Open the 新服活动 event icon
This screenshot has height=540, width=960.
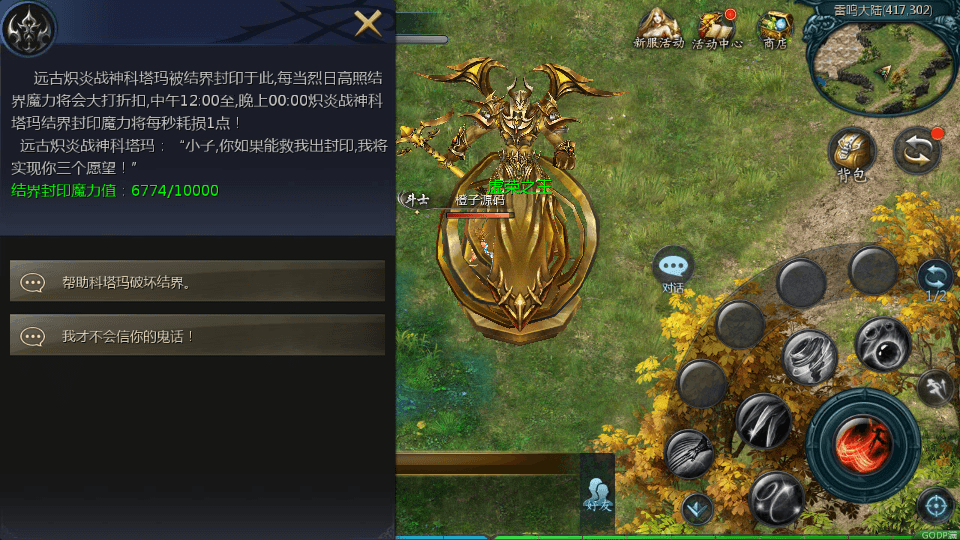658,27
